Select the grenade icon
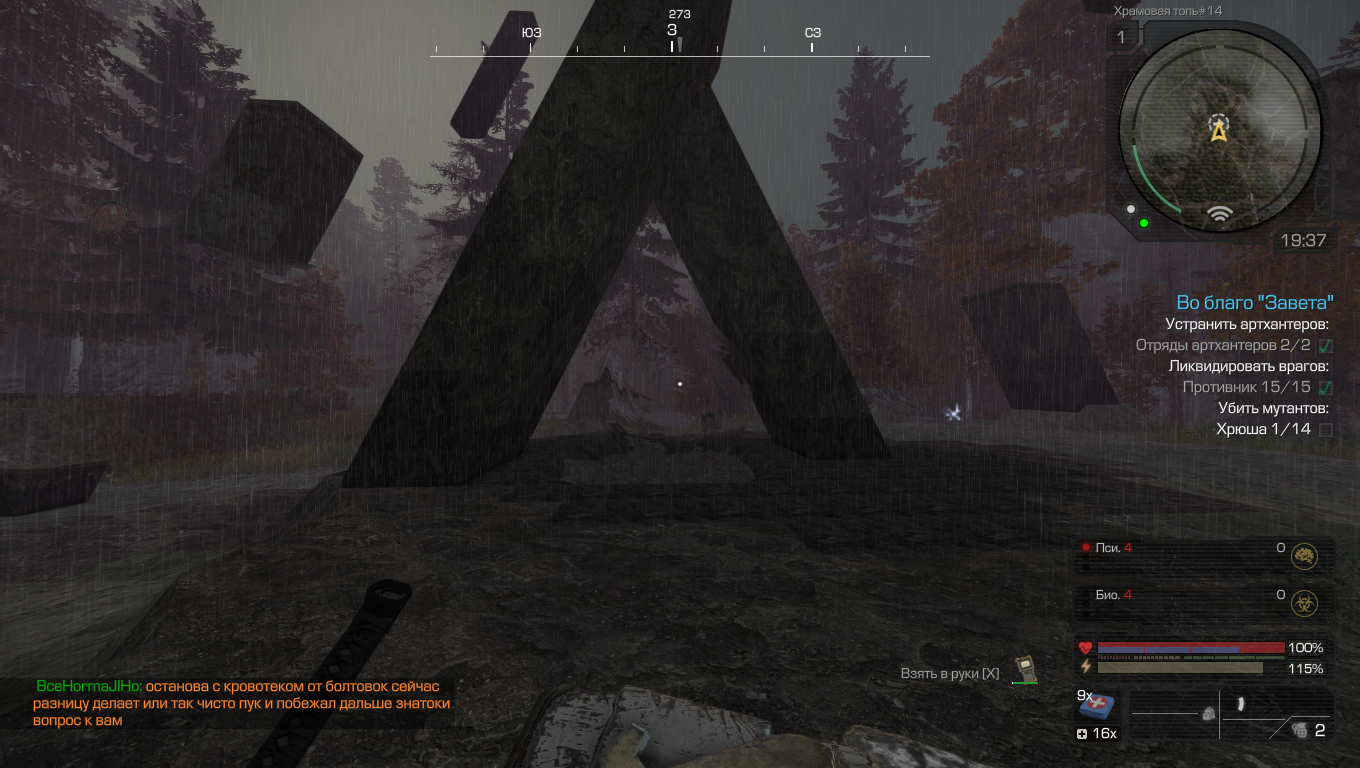1360x768 pixels. (1299, 730)
